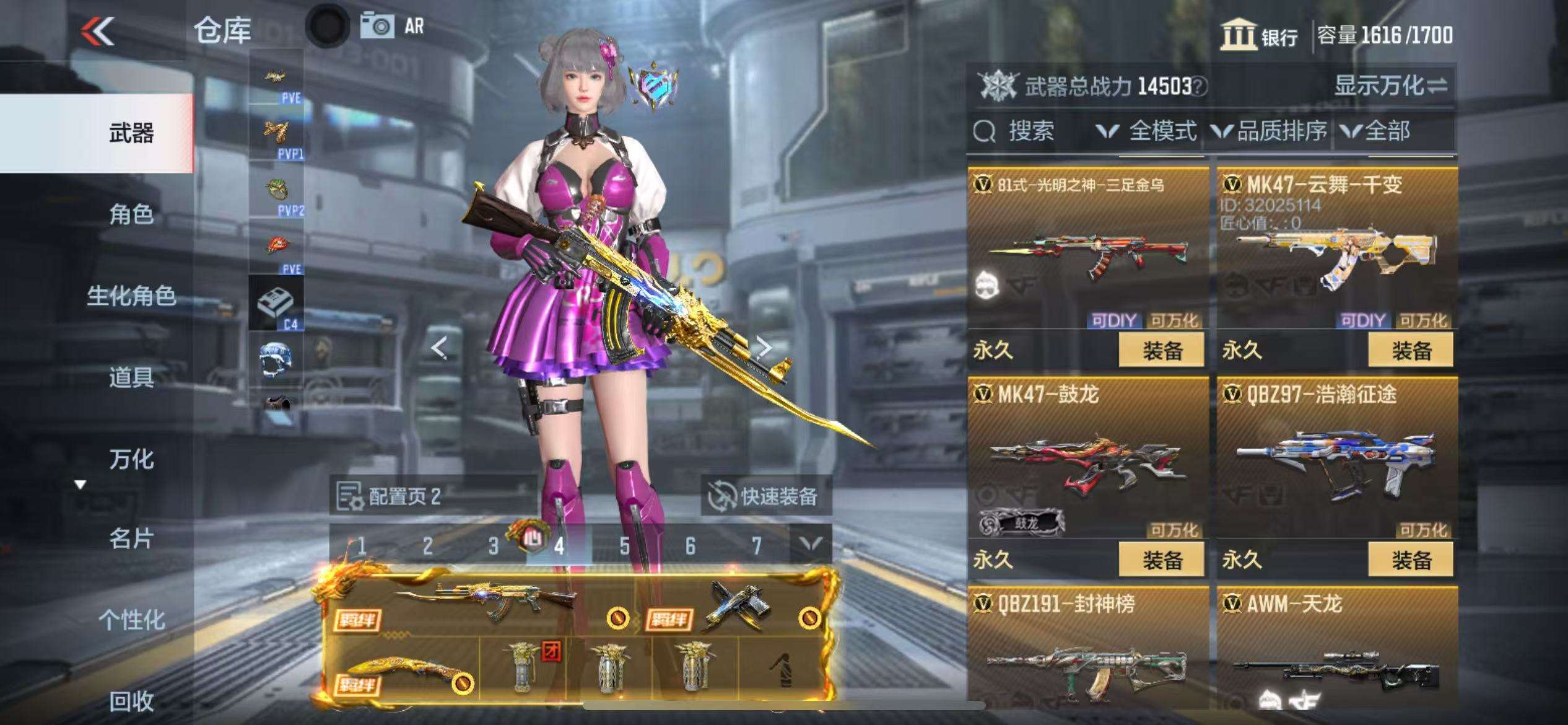This screenshot has height=725, width=1568.
Task: Toggle 显示万化 display
Action: (x=1390, y=86)
